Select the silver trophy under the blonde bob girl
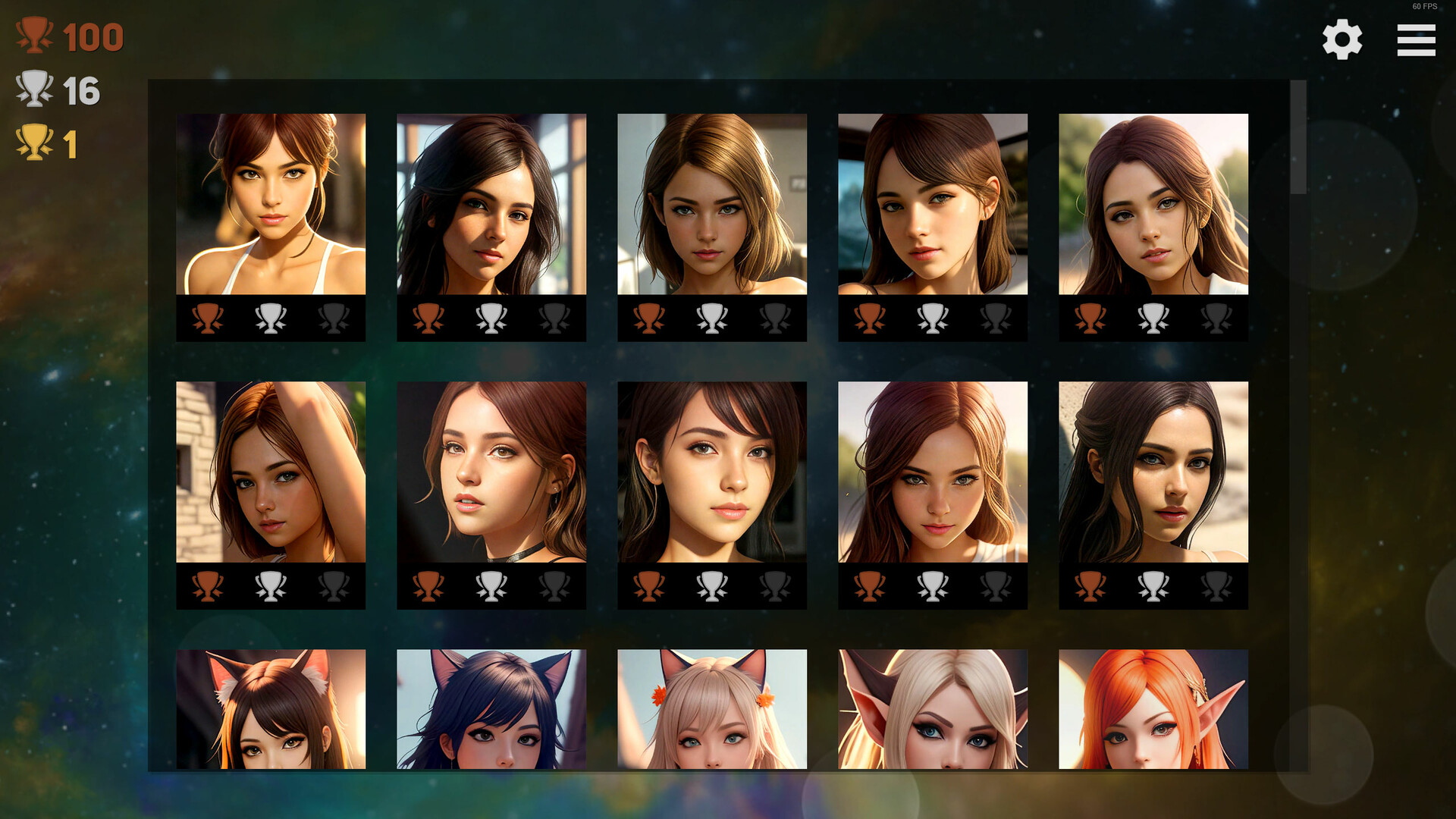Image resolution: width=1456 pixels, height=819 pixels. pyautogui.click(x=713, y=318)
